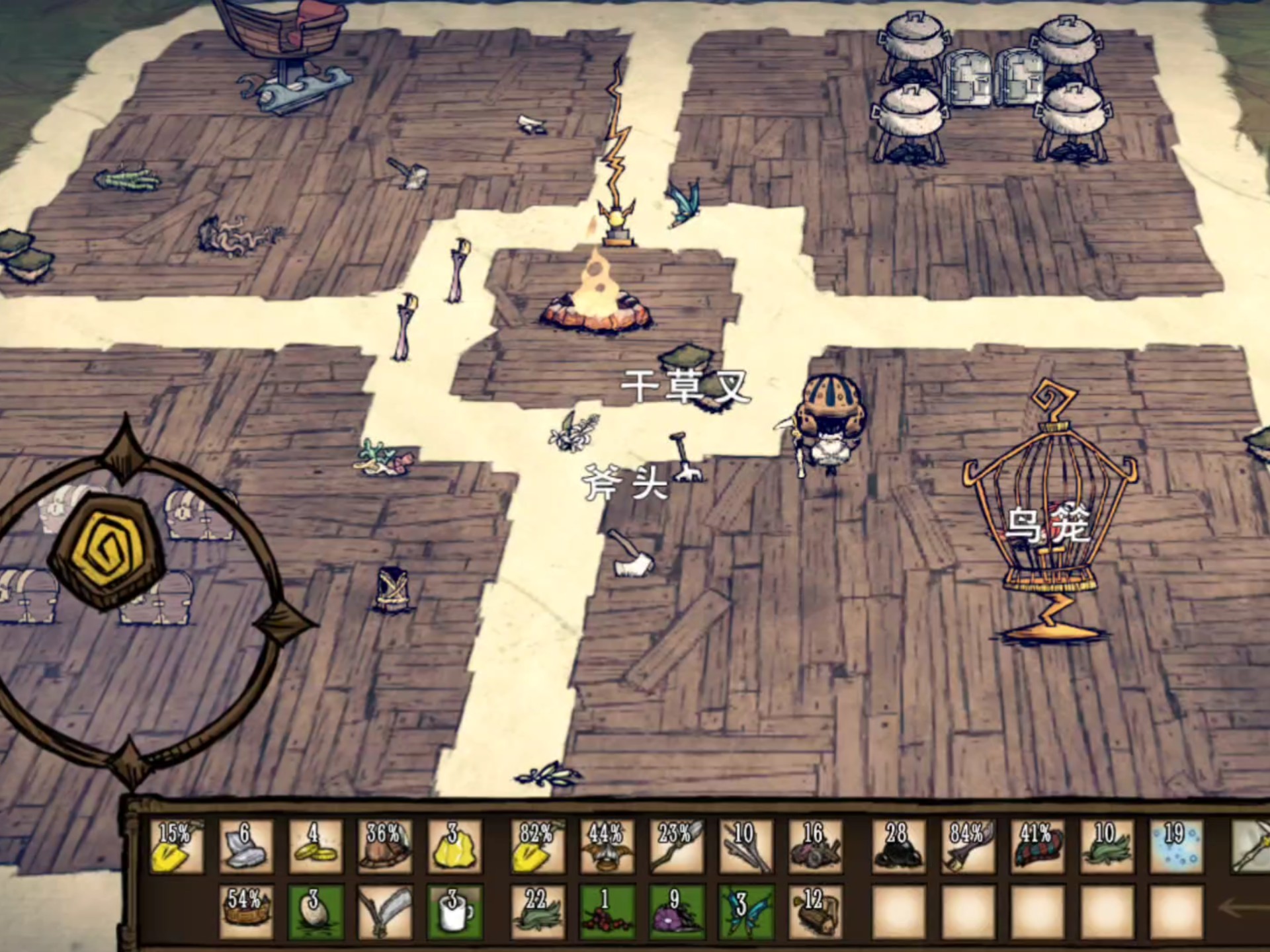Select the blue ice stack of 19
The image size is (1270, 952).
[x=1175, y=847]
